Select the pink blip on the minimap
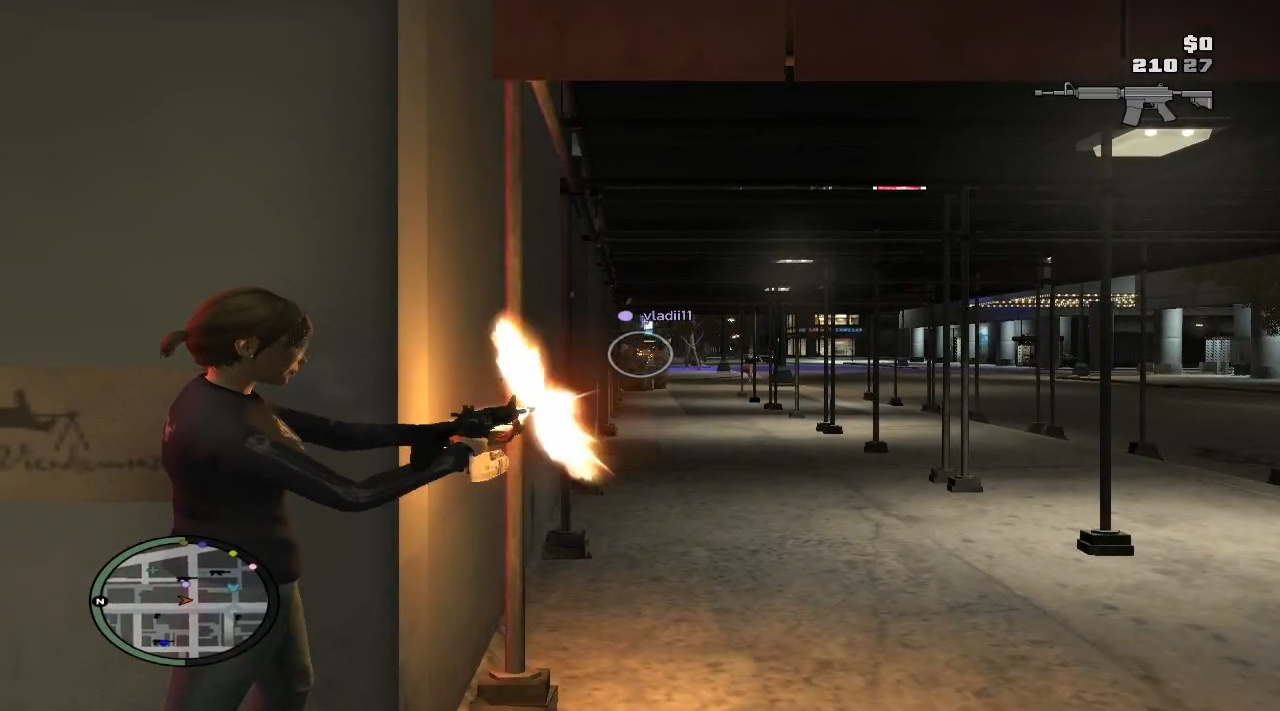Image resolution: width=1280 pixels, height=711 pixels. pos(252,566)
